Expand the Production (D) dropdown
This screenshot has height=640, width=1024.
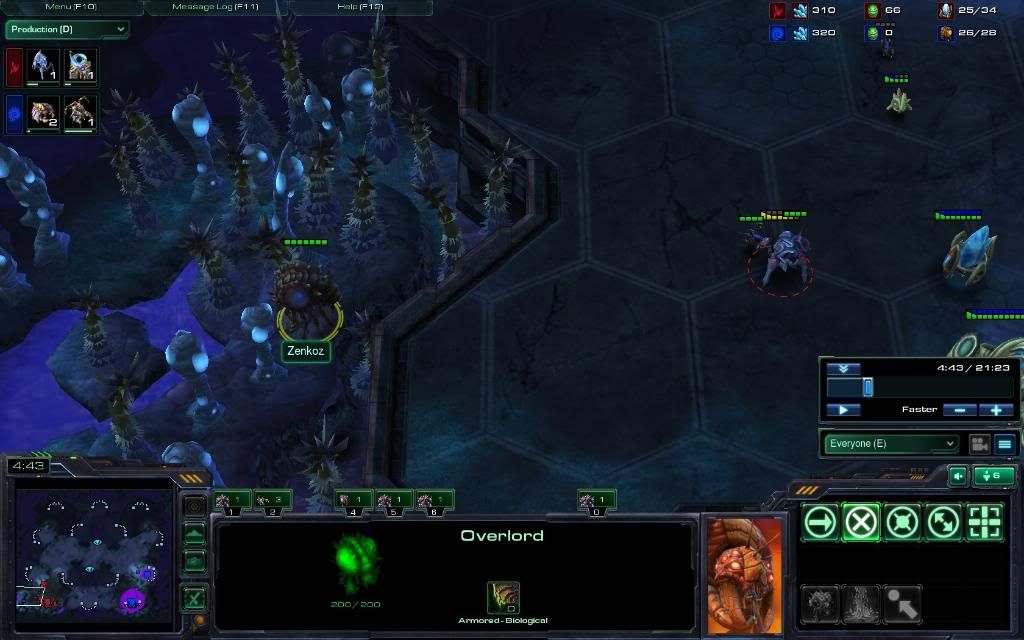click(x=67, y=29)
